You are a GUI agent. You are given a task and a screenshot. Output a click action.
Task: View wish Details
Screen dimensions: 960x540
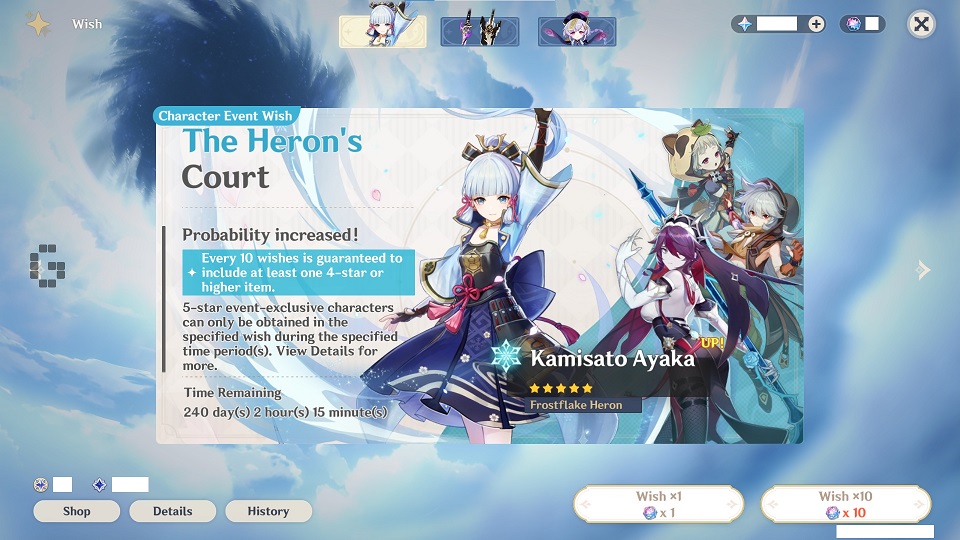[x=172, y=511]
